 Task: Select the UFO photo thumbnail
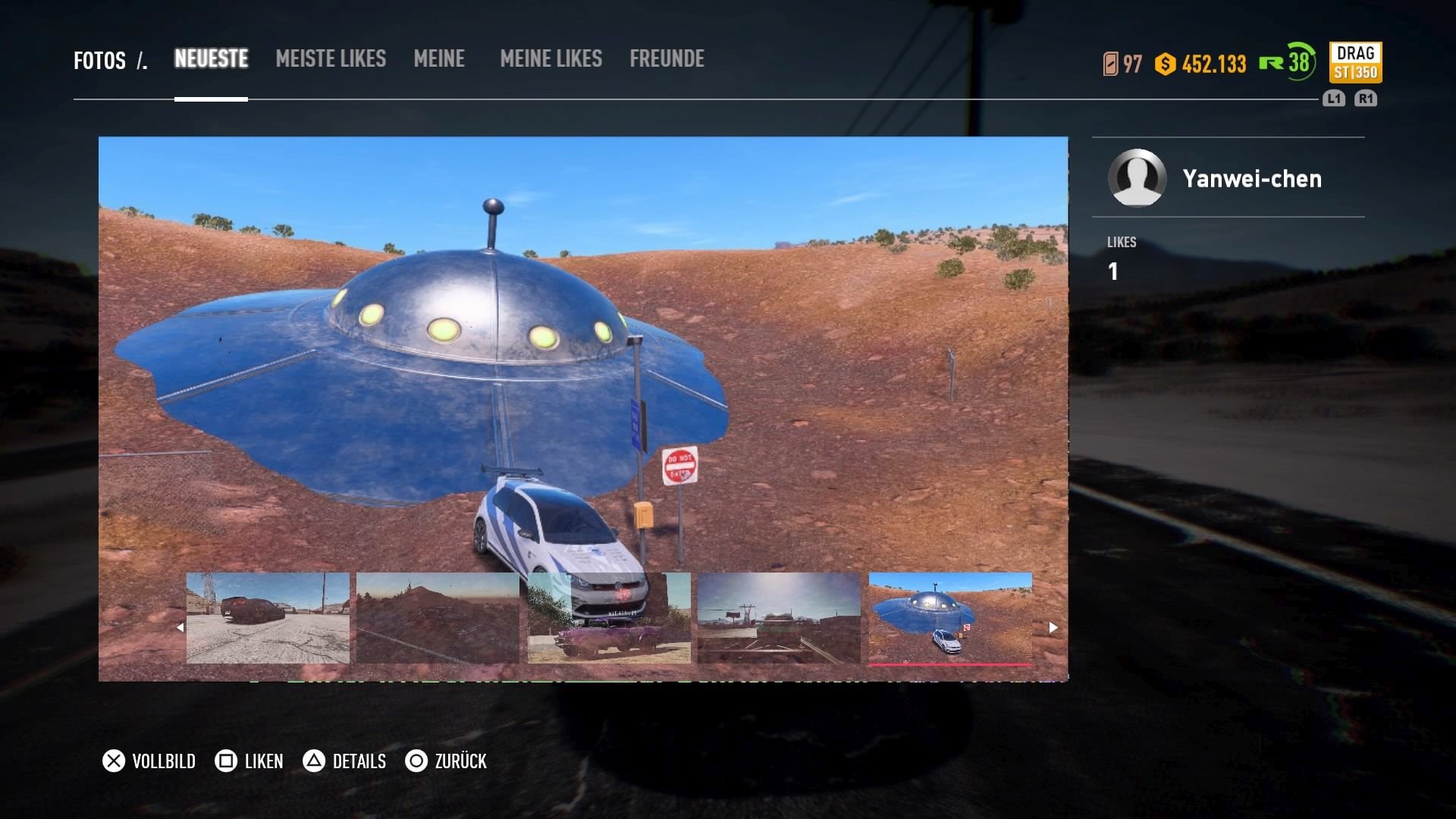coord(950,616)
